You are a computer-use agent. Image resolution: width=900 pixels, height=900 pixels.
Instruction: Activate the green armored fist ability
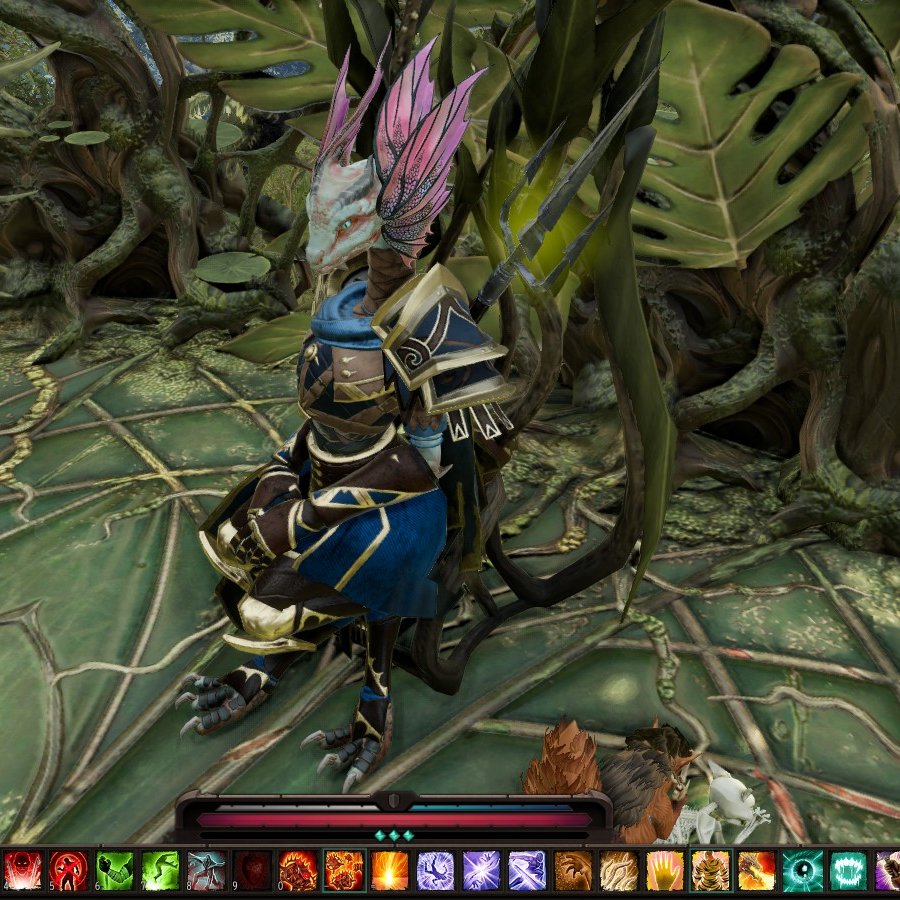click(114, 871)
